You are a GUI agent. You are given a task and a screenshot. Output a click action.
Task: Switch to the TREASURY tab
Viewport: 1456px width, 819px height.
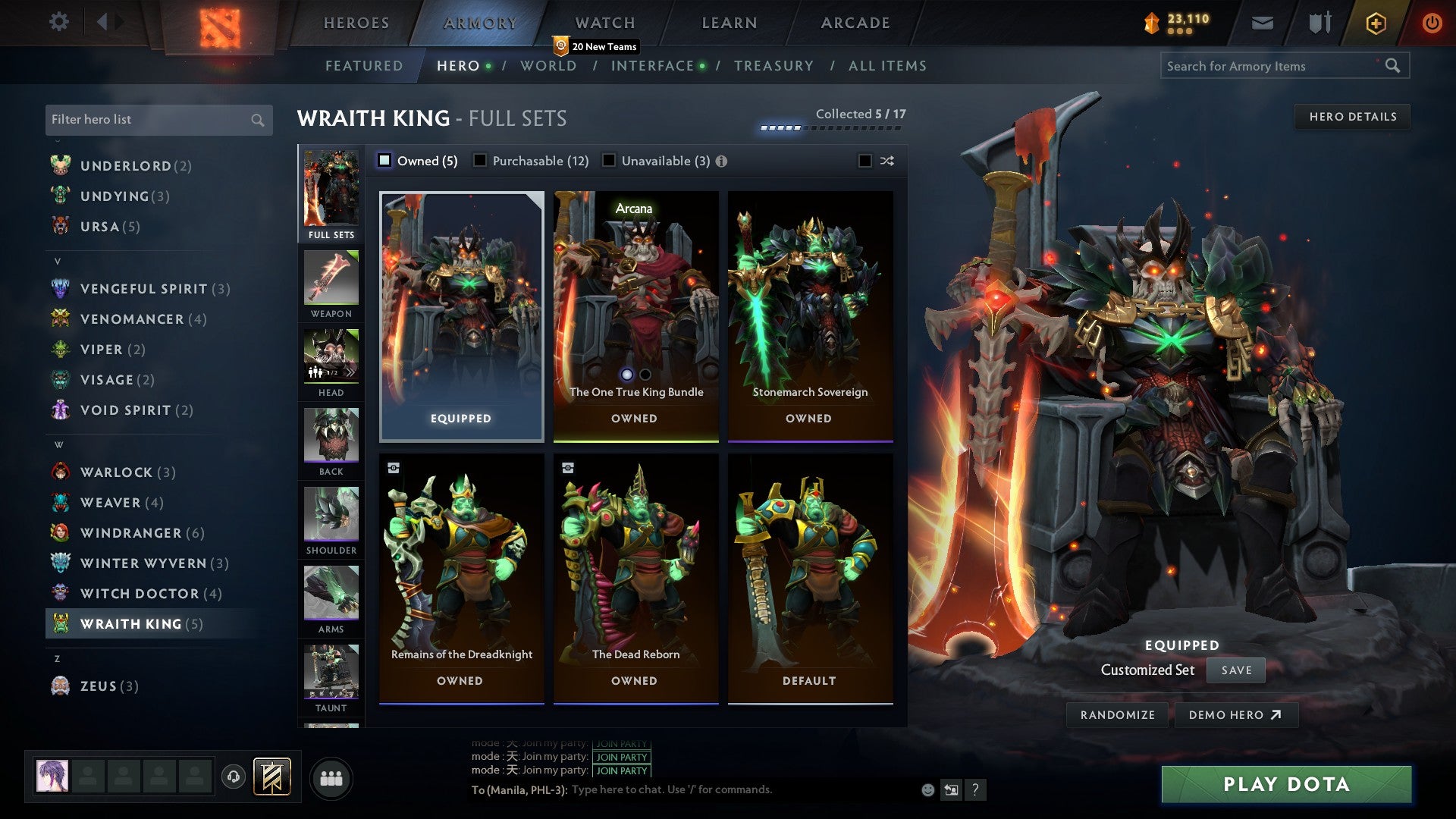pos(774,66)
